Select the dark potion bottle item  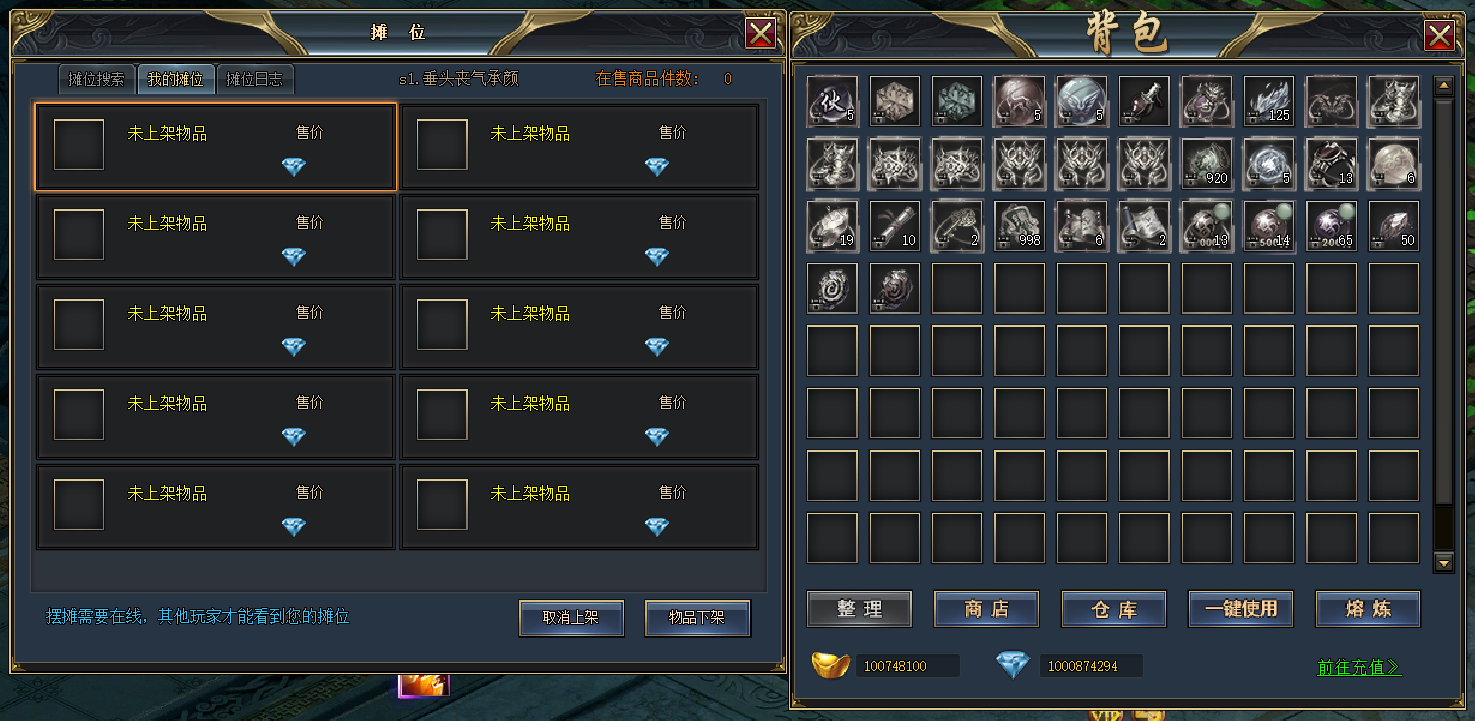[1144, 101]
